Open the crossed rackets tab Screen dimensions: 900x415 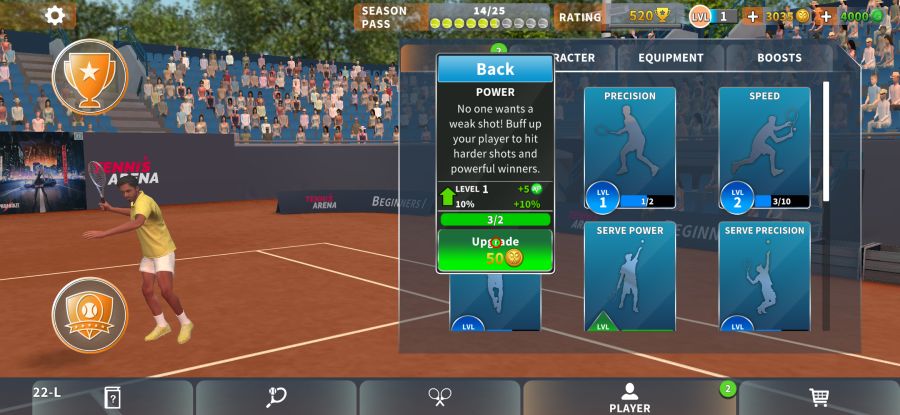(440, 397)
